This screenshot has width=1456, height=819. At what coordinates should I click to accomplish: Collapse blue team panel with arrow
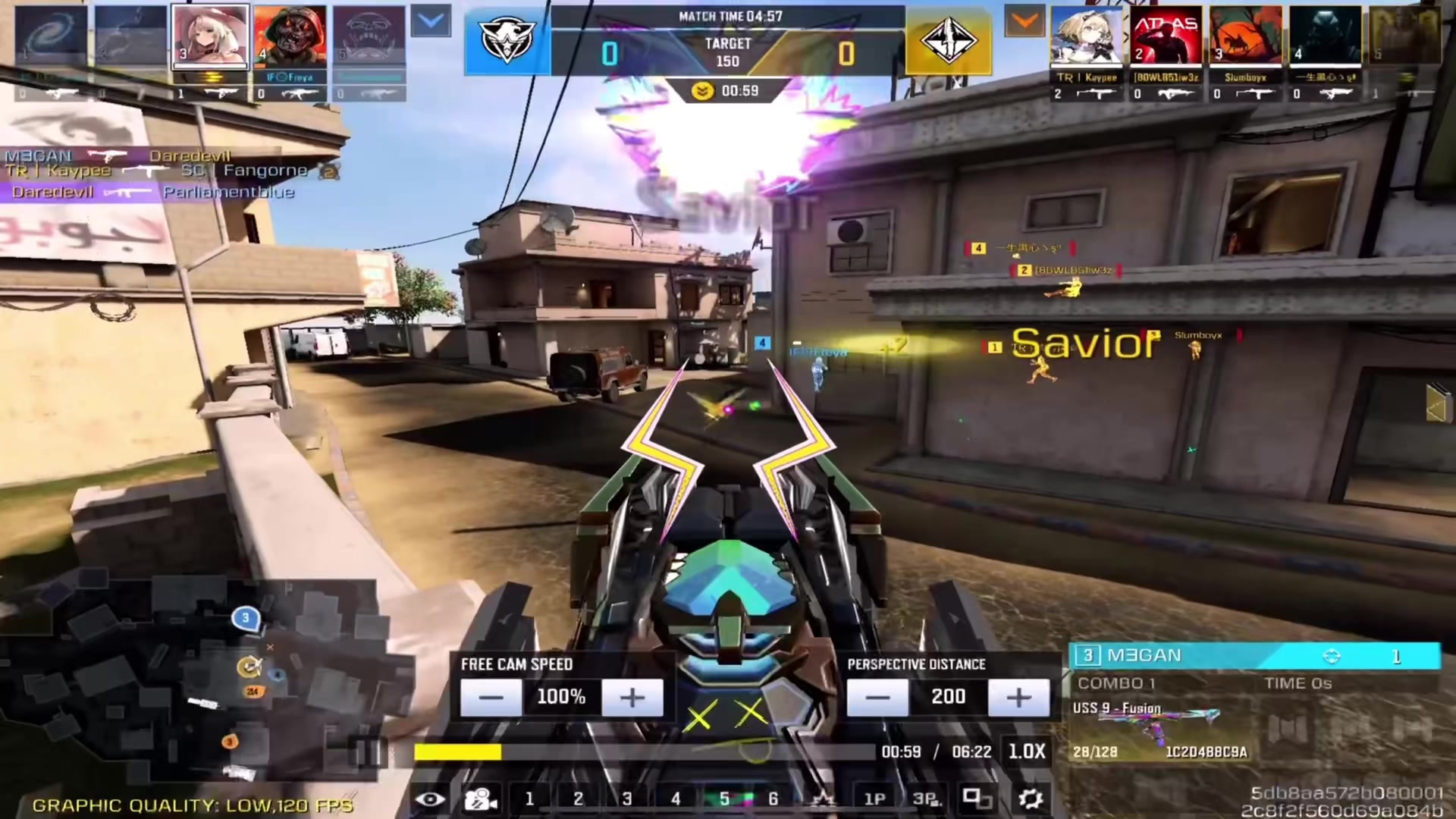point(431,22)
